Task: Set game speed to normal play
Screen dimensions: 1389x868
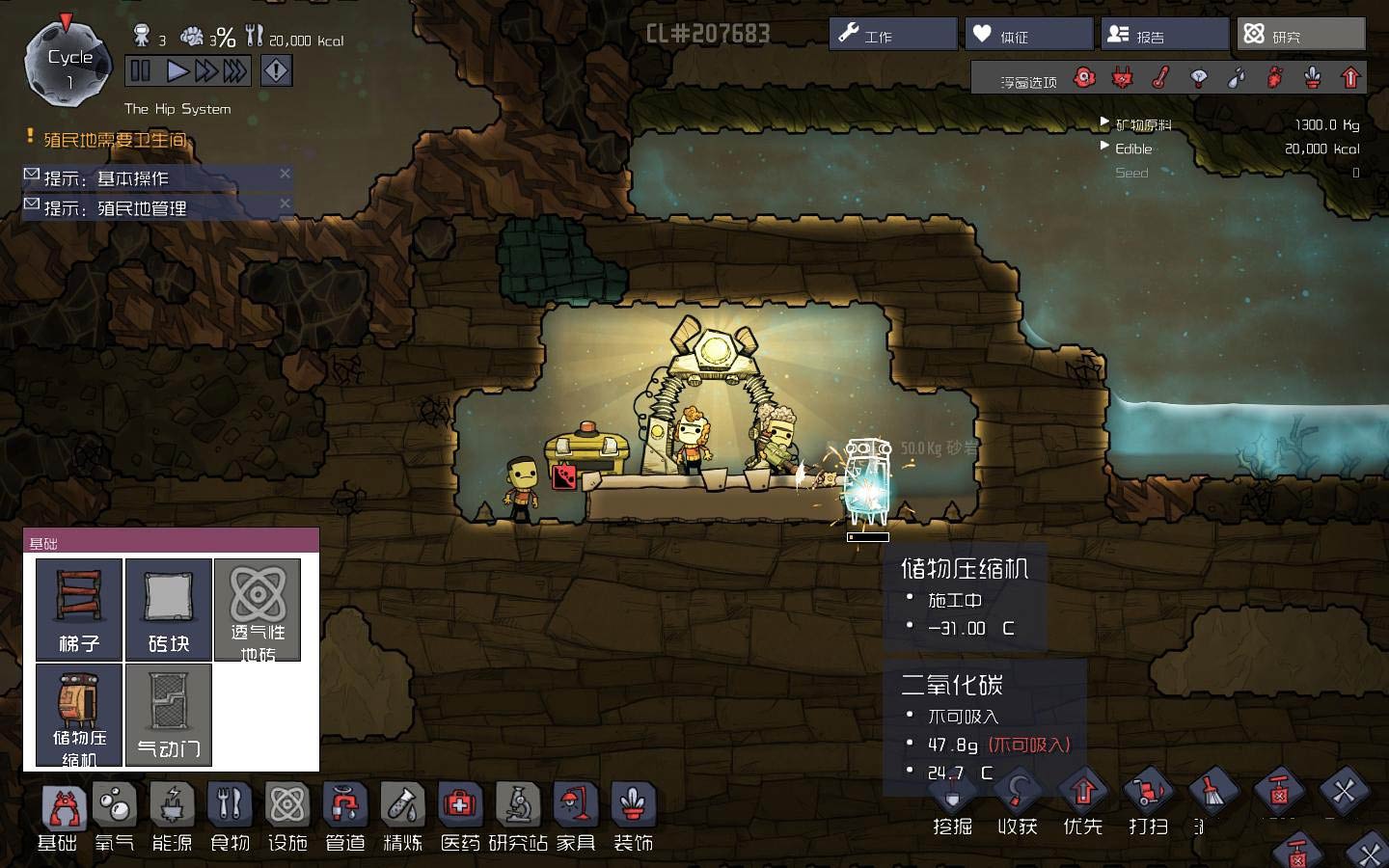Action: [177, 70]
